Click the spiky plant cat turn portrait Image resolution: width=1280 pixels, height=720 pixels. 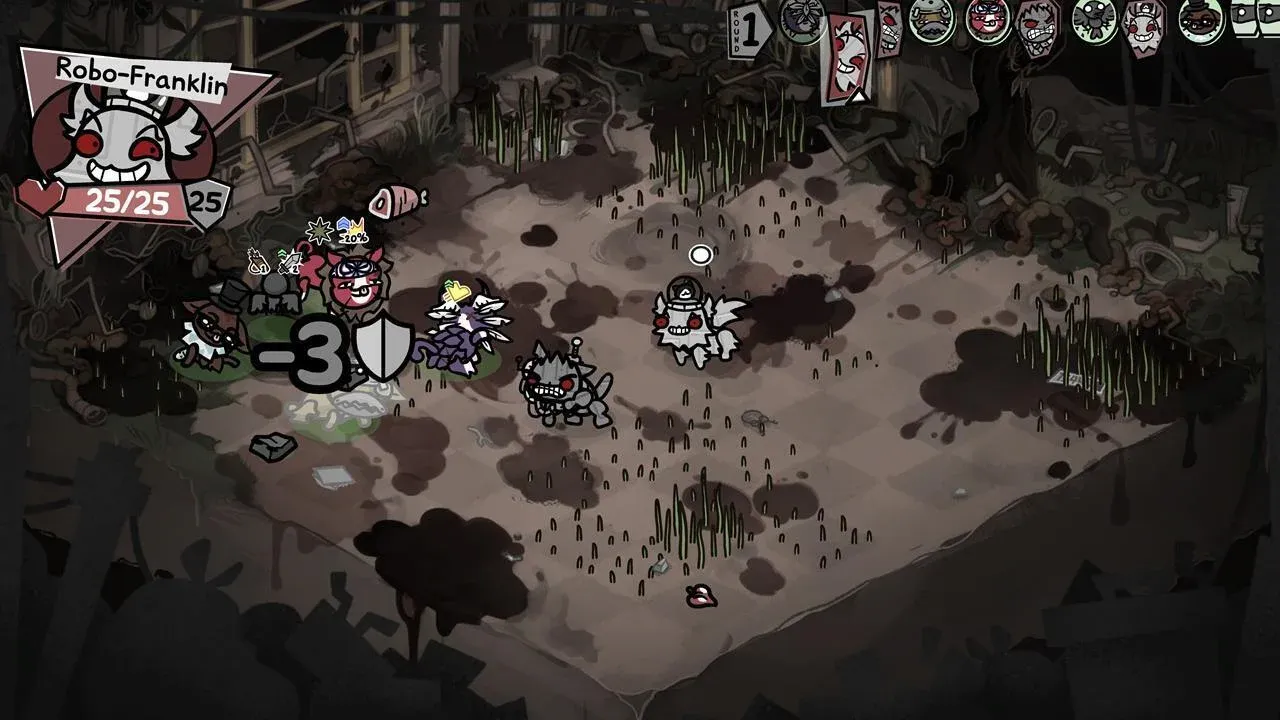[x=802, y=20]
